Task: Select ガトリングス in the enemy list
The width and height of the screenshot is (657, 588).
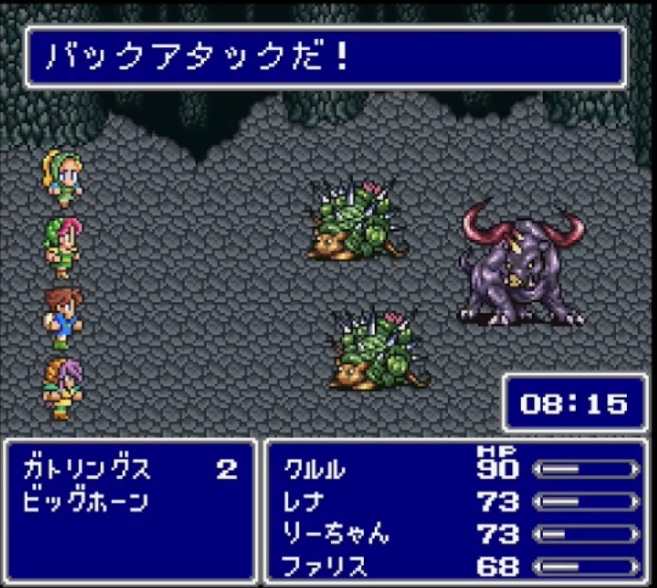Action: tap(86, 468)
